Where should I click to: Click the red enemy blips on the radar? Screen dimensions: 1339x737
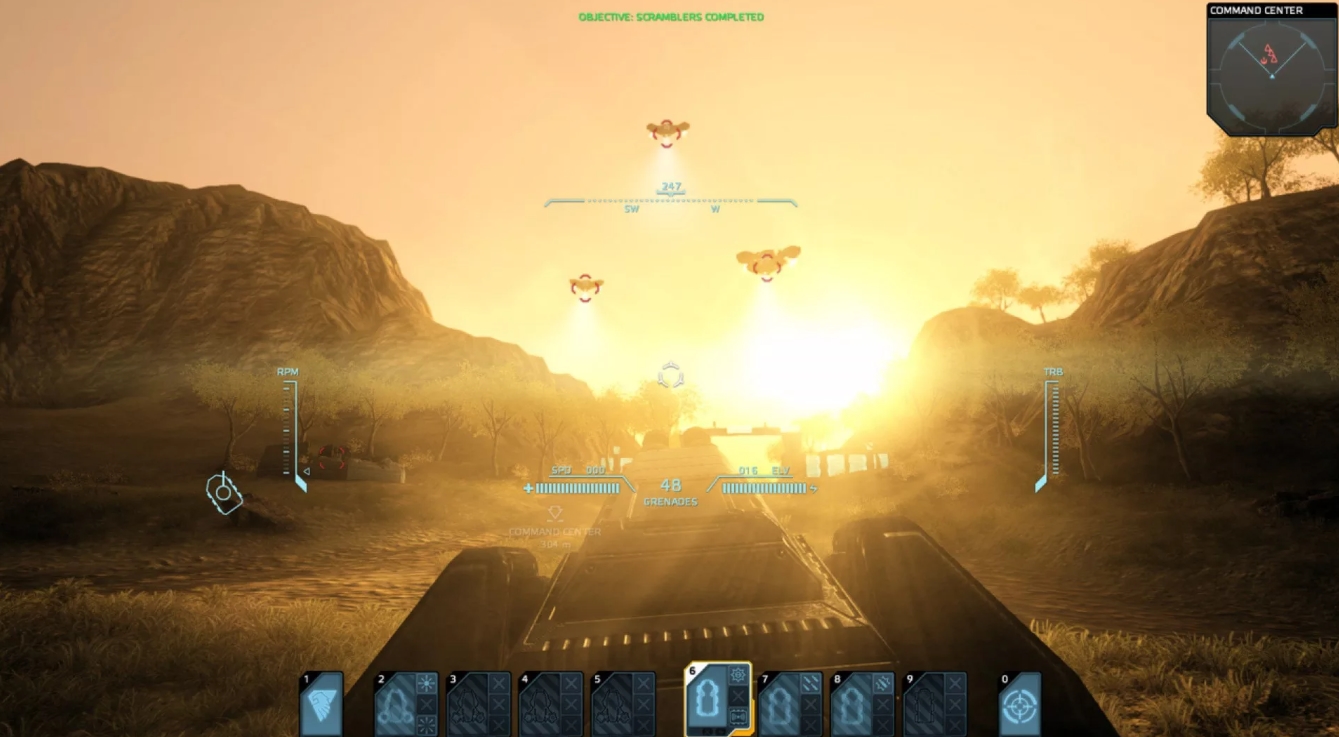[1271, 55]
